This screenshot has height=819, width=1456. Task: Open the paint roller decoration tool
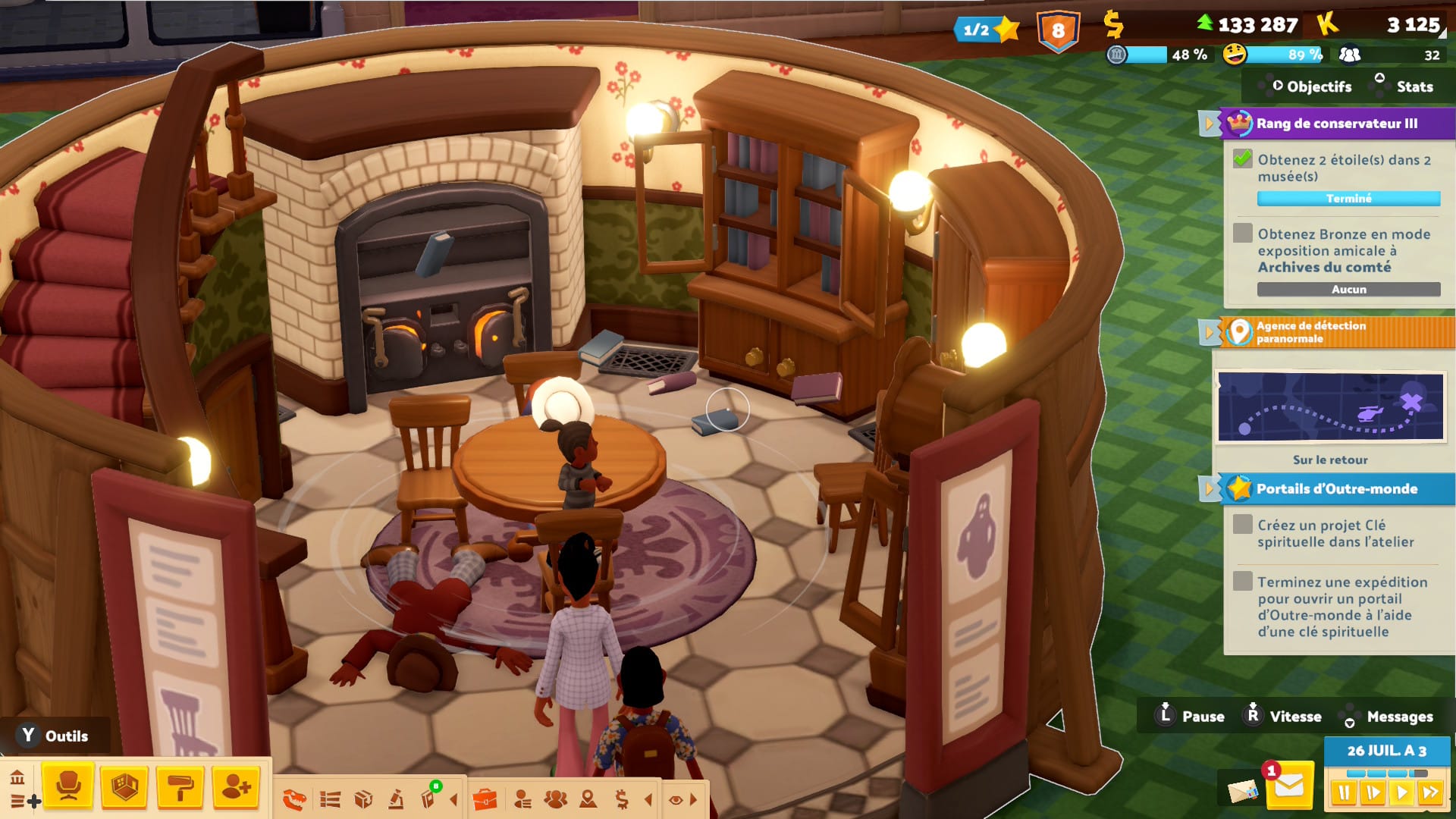[180, 787]
